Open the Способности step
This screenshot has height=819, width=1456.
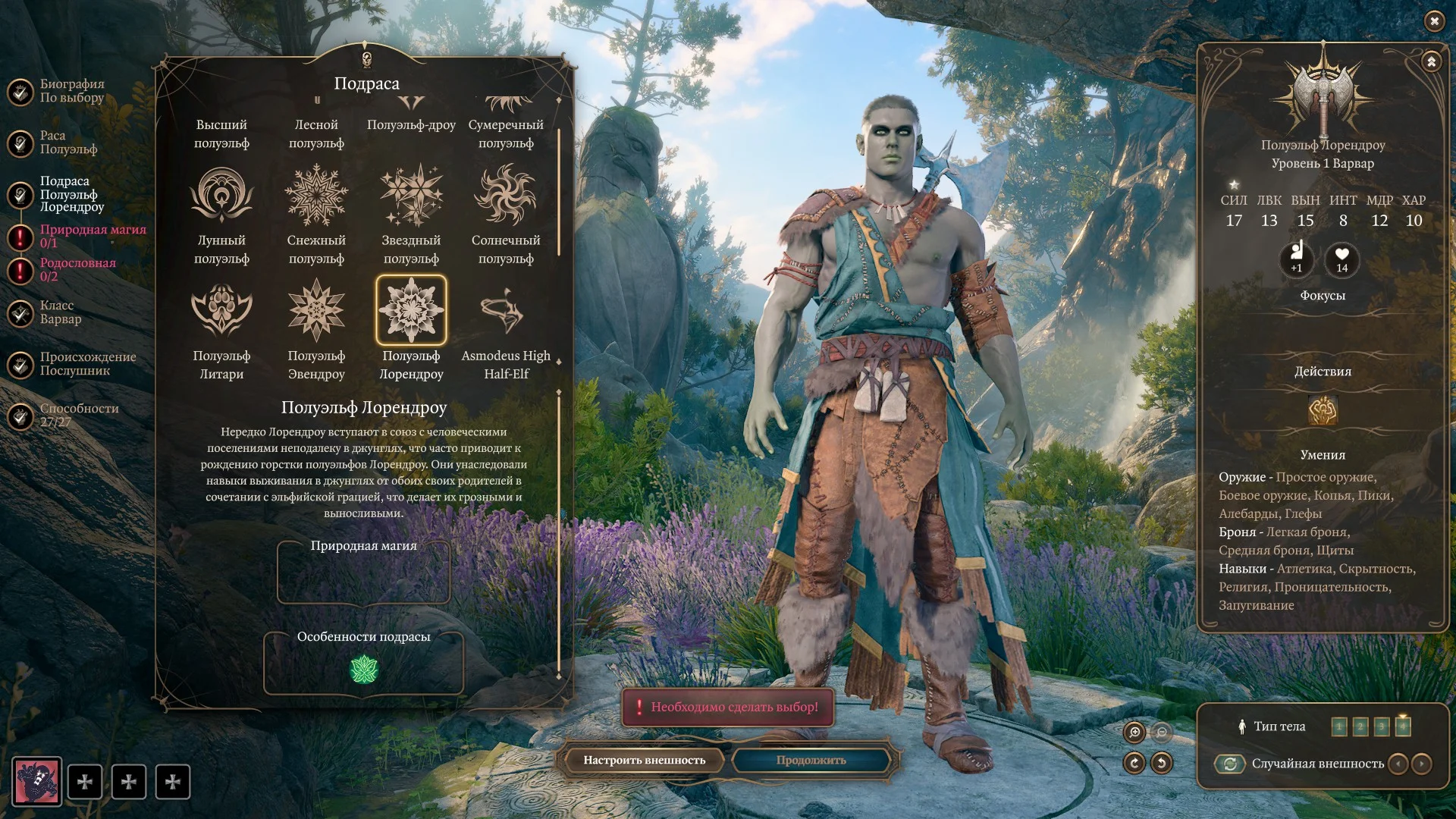pyautogui.click(x=78, y=416)
